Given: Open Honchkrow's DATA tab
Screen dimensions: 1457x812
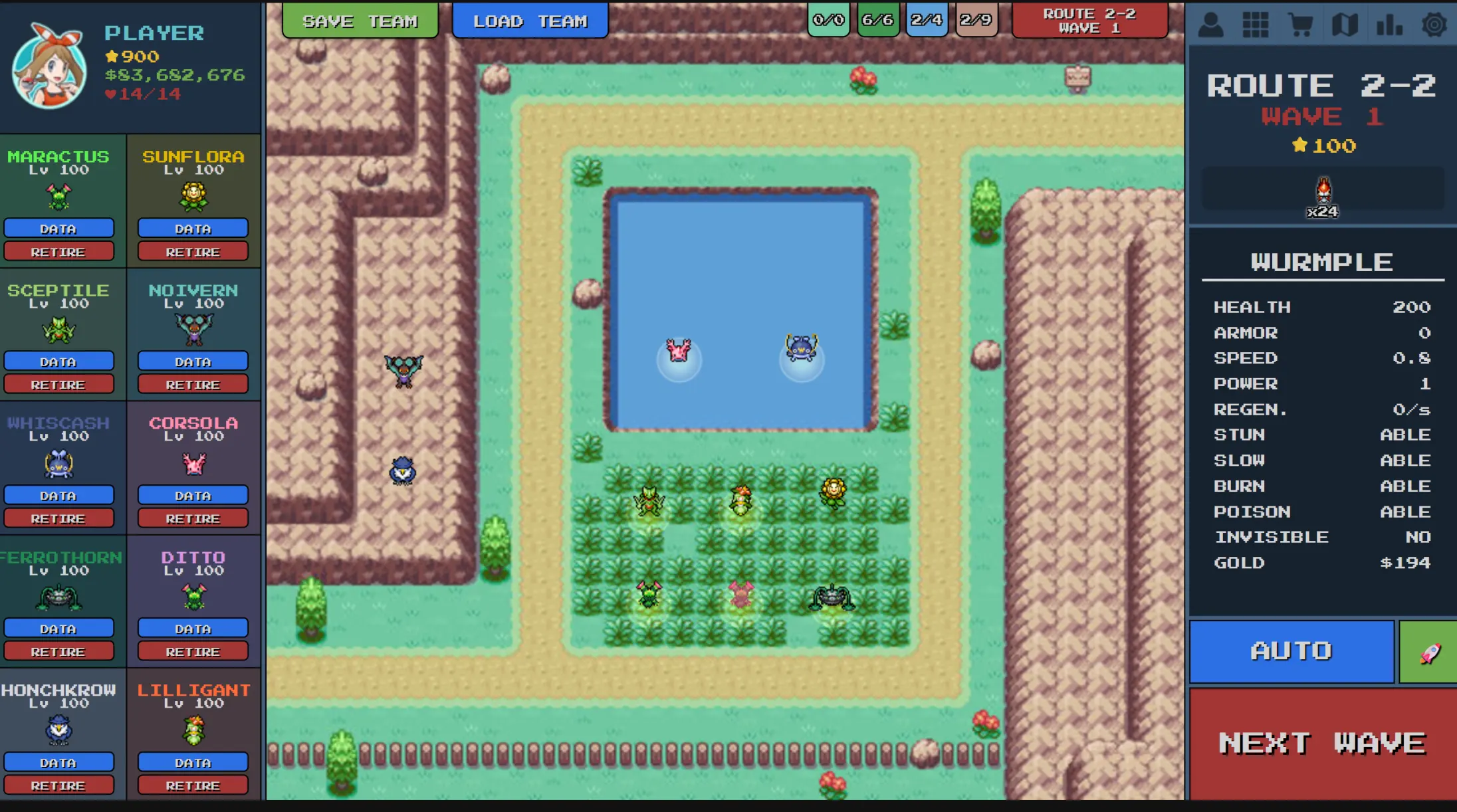Looking at the screenshot, I should tap(59, 761).
